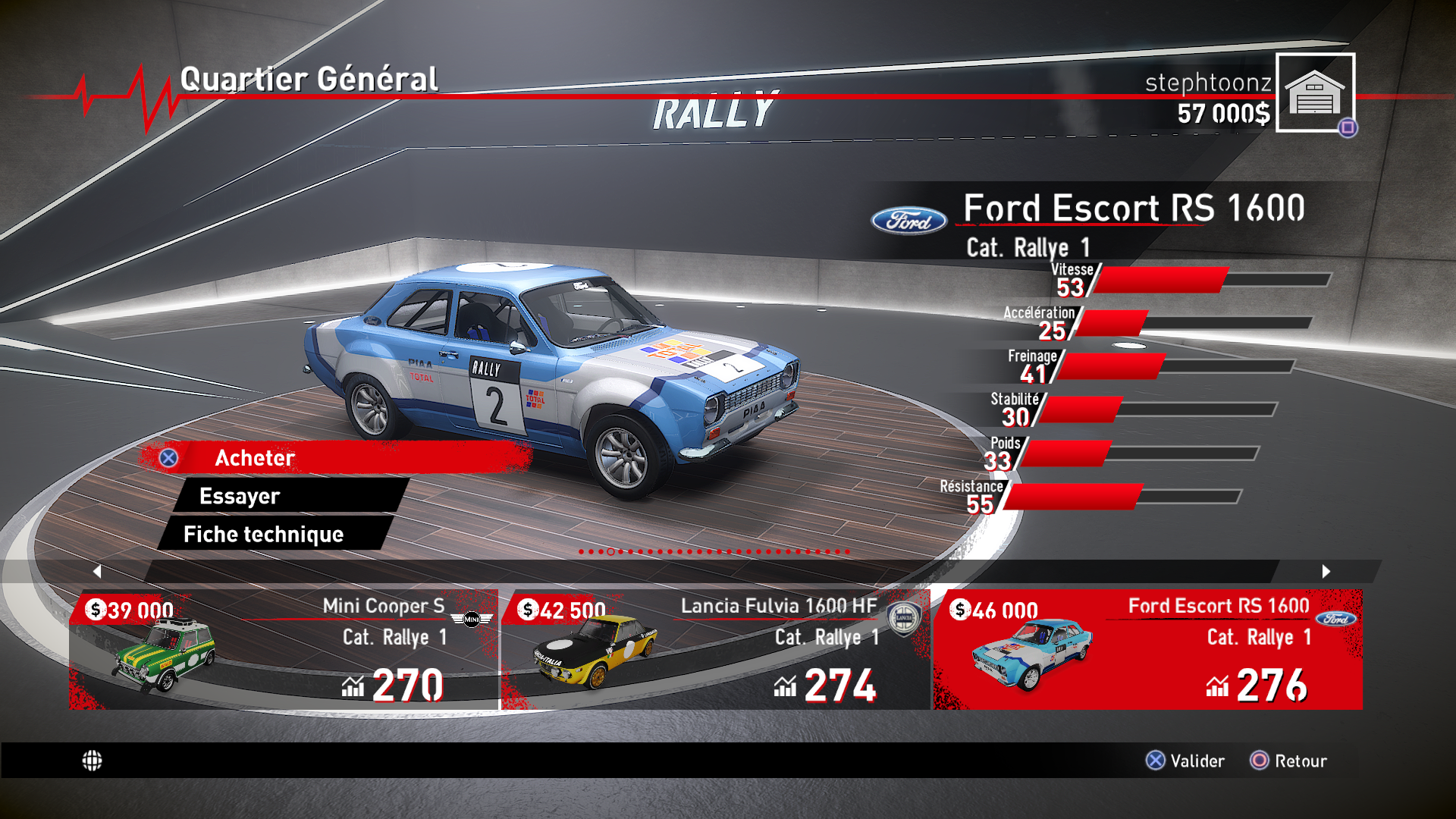Click the globe icon in bottom bar
This screenshot has height=819, width=1456.
[x=92, y=761]
